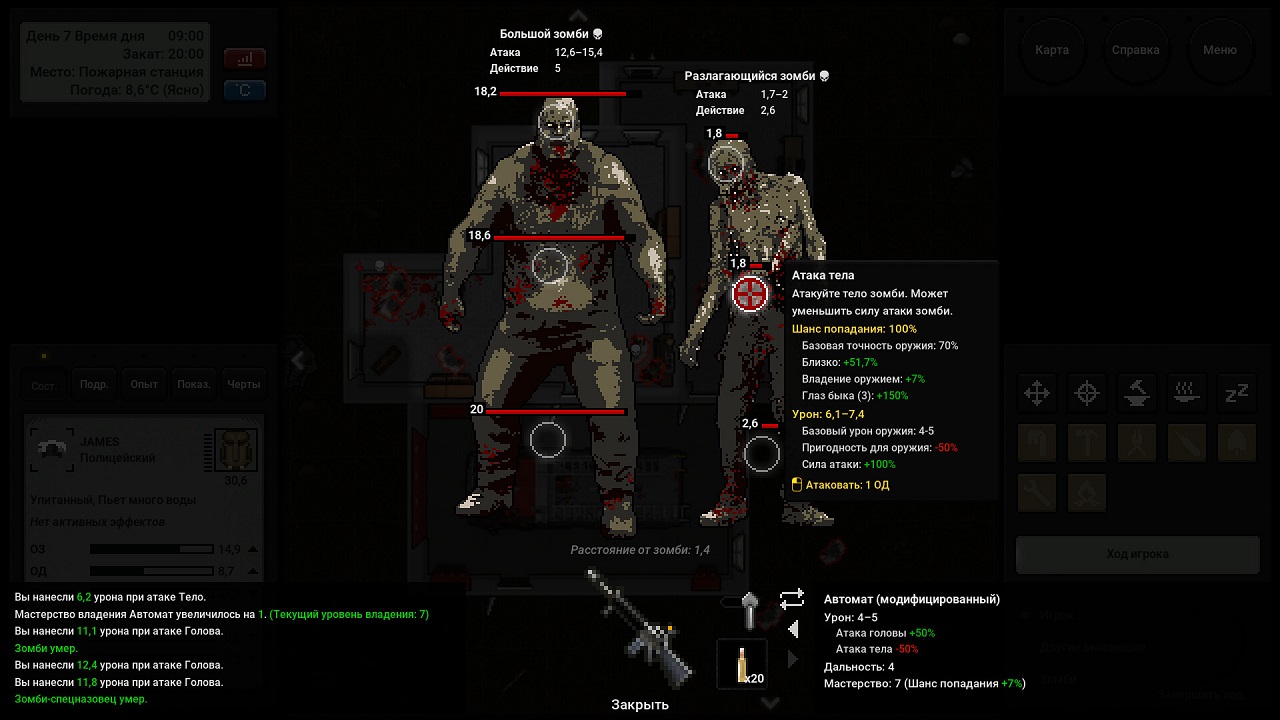Select the crosshair targeting icon

tap(1087, 393)
